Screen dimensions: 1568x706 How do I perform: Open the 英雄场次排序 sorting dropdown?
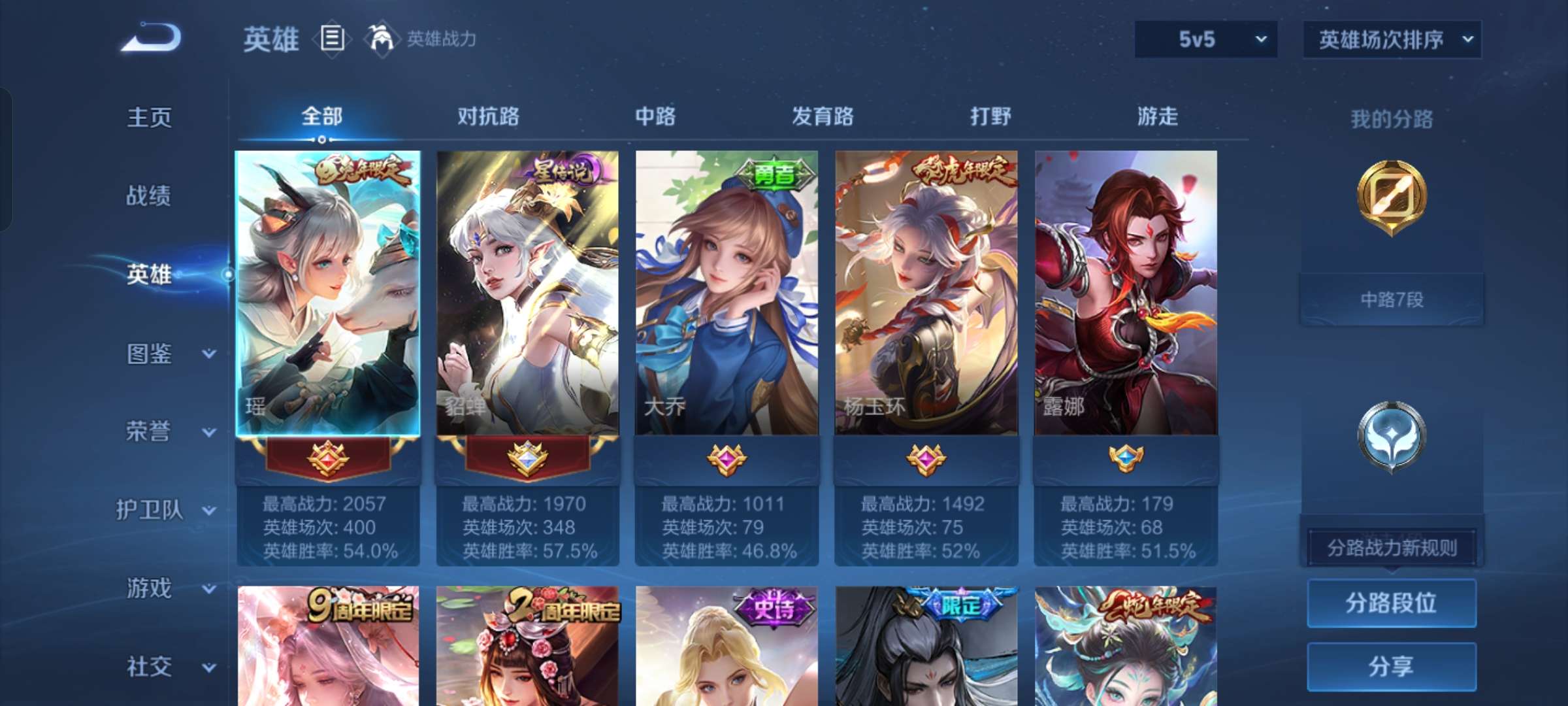click(x=1392, y=39)
